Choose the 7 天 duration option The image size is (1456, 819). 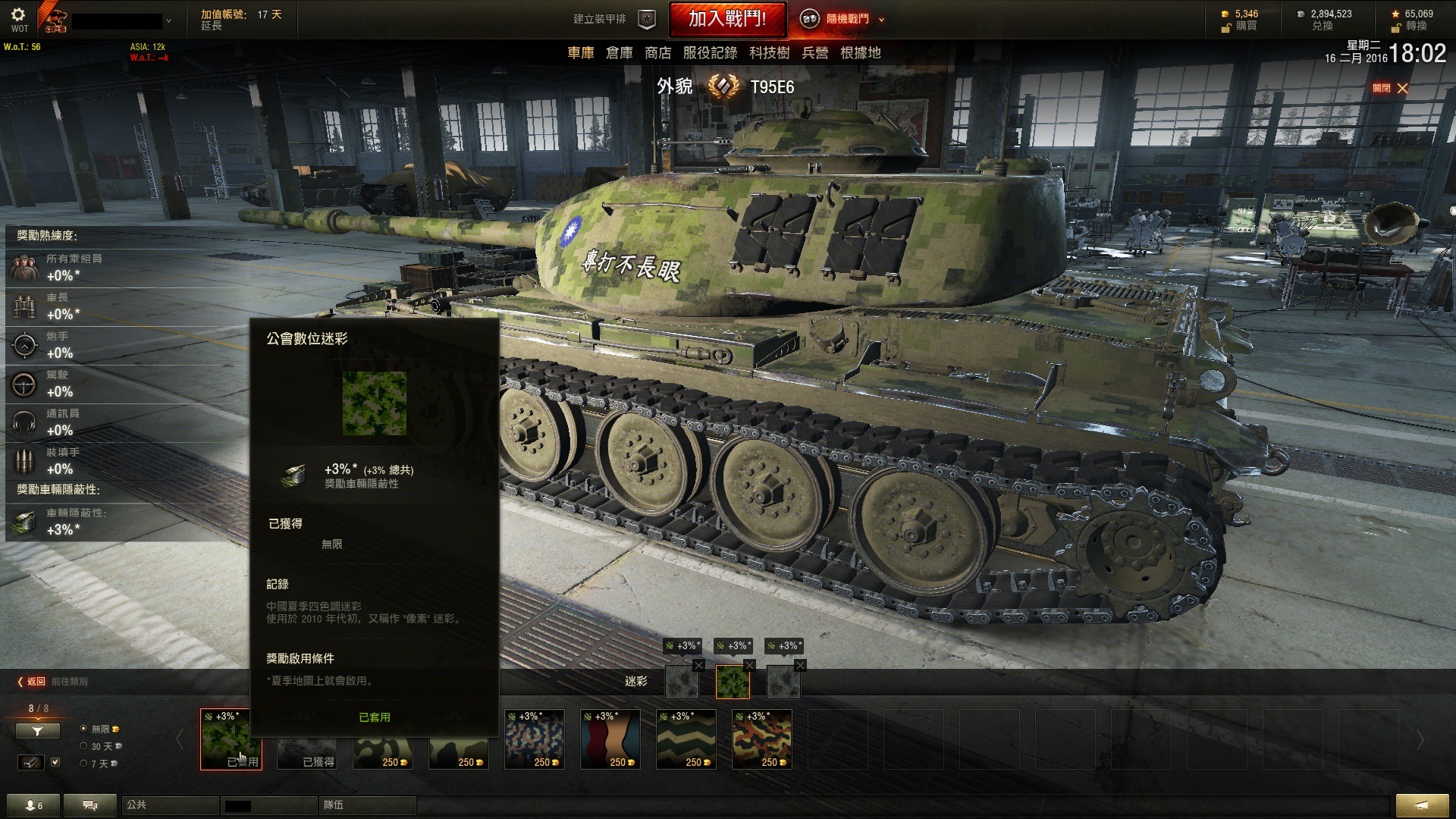pyautogui.click(x=83, y=764)
